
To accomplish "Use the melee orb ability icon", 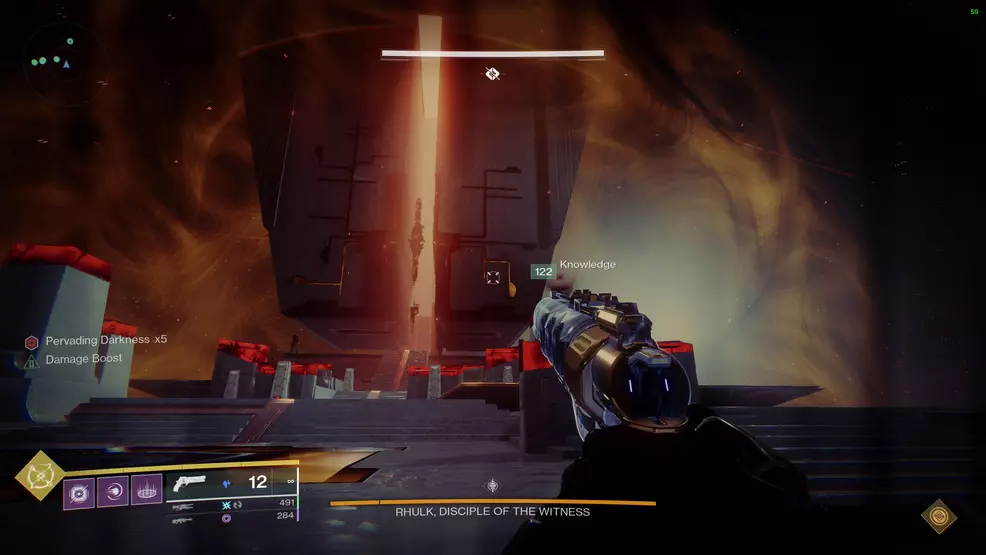I will [112, 492].
